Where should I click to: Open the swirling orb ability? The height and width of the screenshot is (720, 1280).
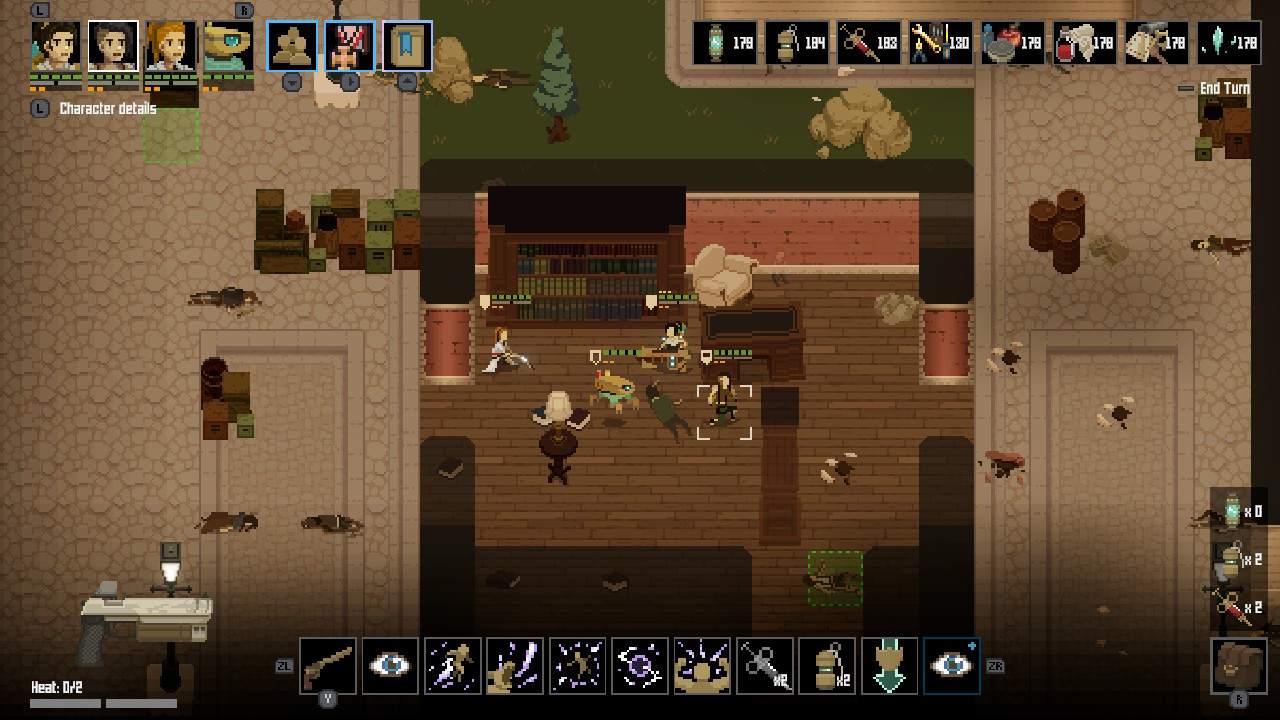pos(639,666)
